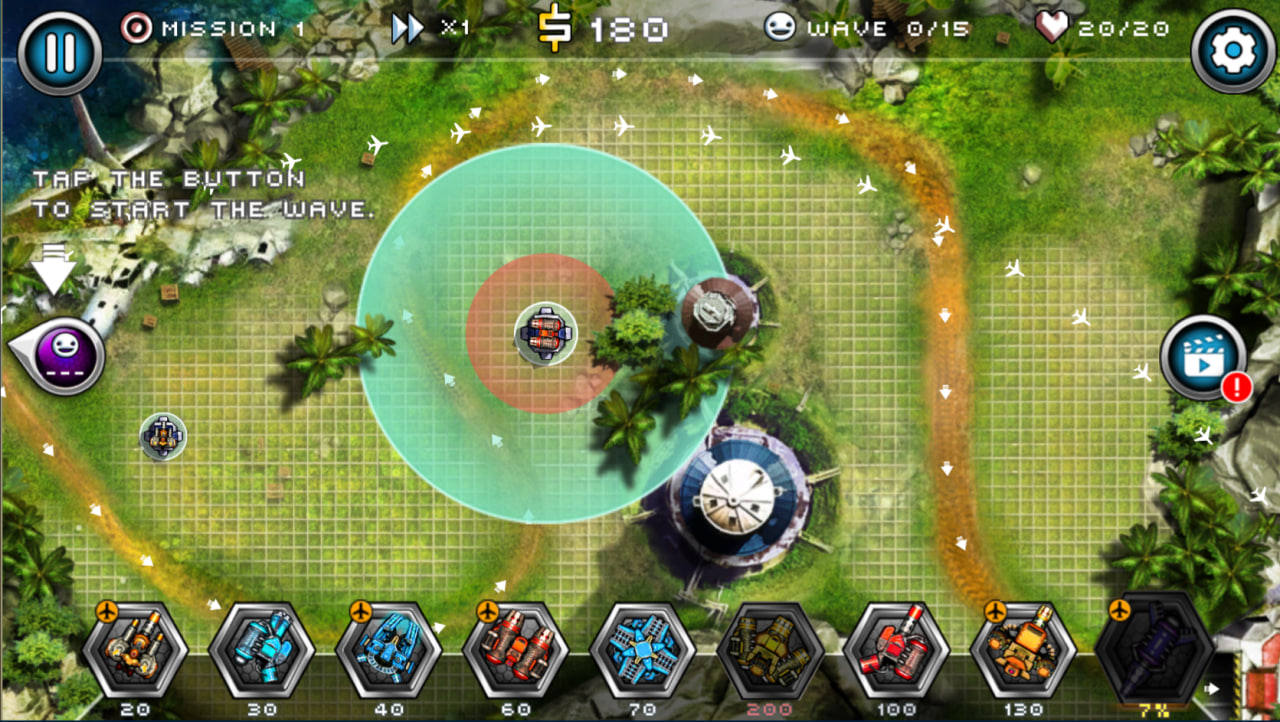Screen dimensions: 1280x722
Task: Choose the blue cross tower costing 70
Action: (x=642, y=650)
